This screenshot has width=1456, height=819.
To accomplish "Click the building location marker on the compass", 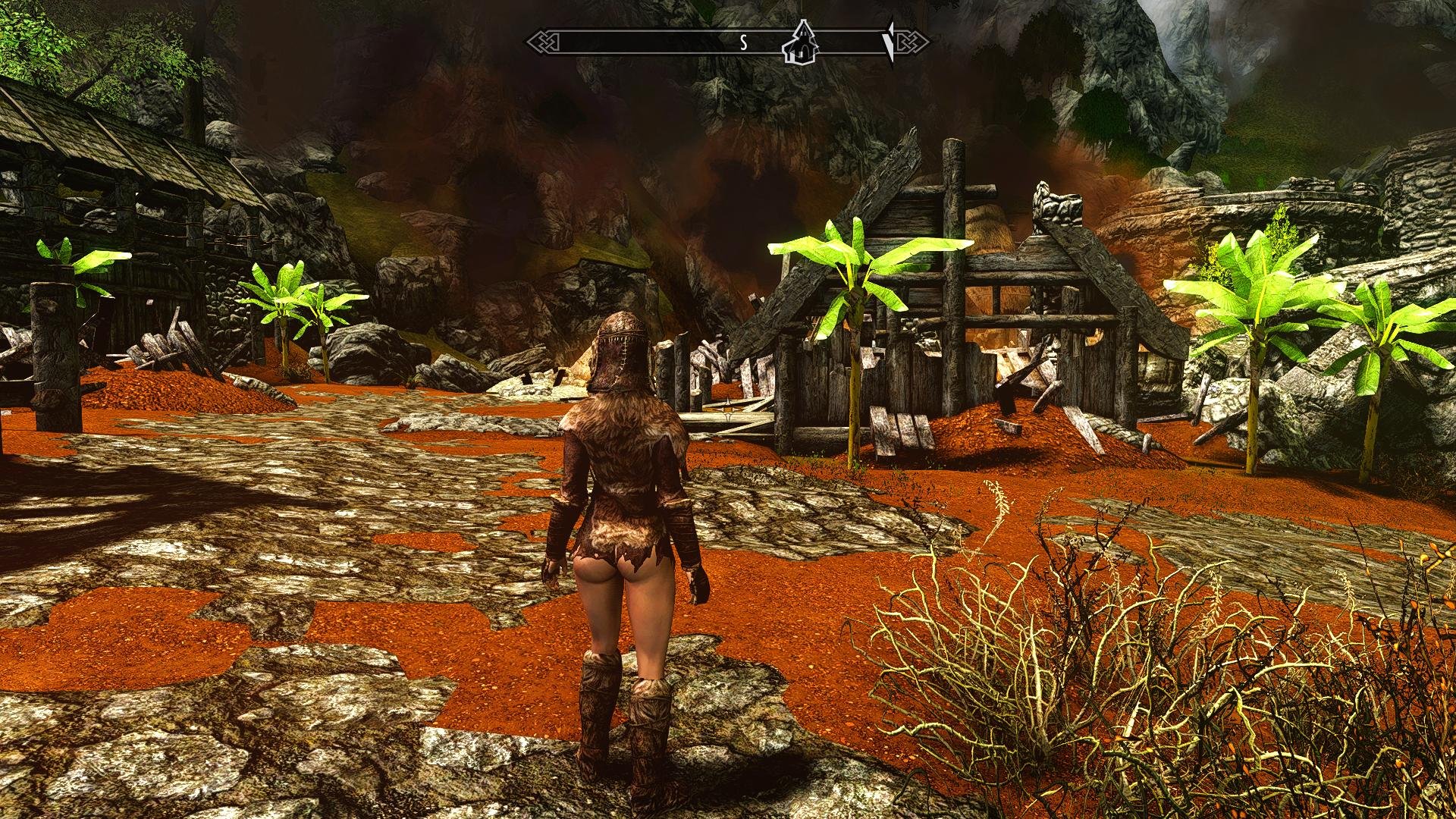I will coord(799,43).
